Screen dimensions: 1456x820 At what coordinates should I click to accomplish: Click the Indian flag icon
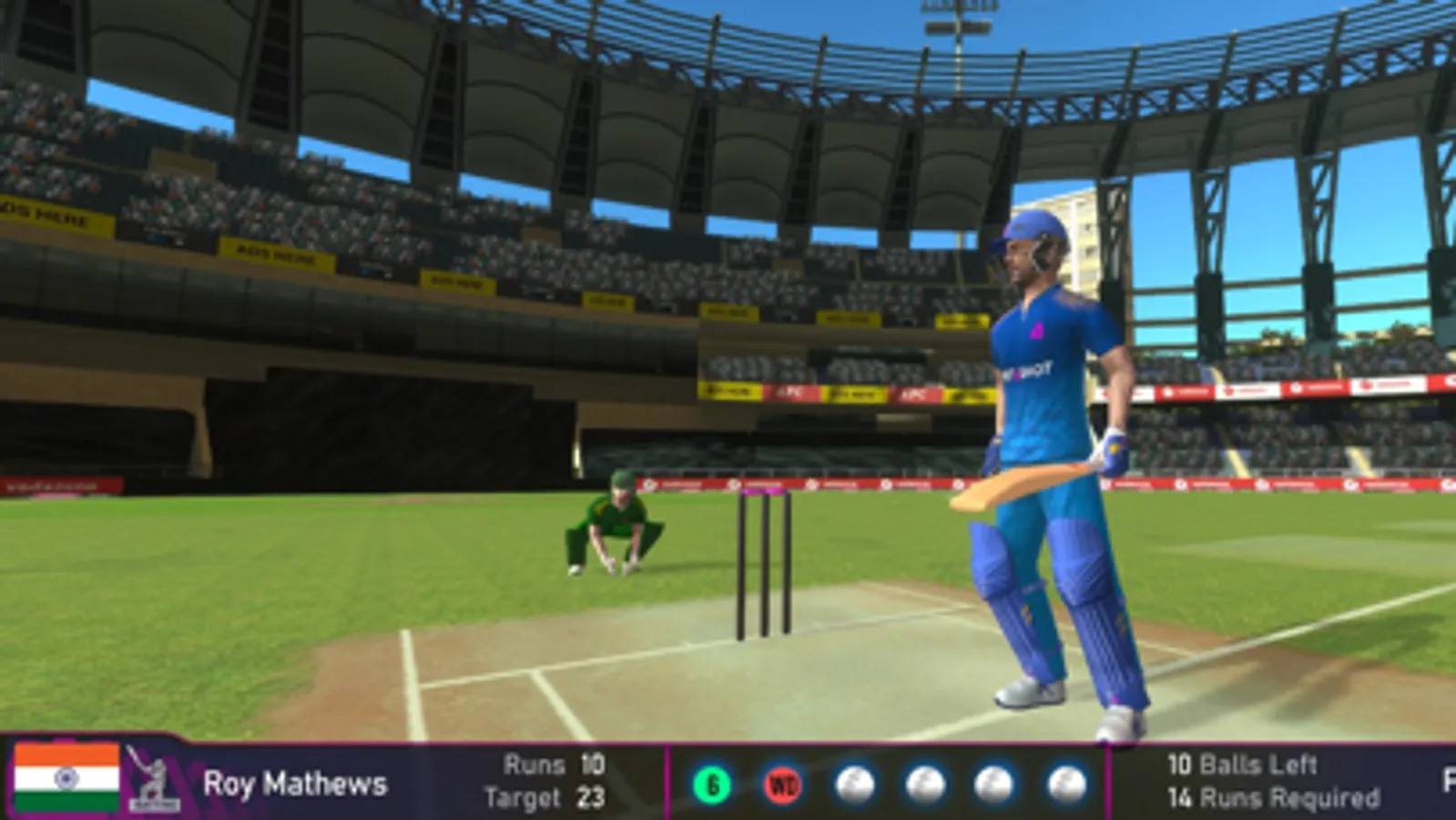pyautogui.click(x=66, y=779)
